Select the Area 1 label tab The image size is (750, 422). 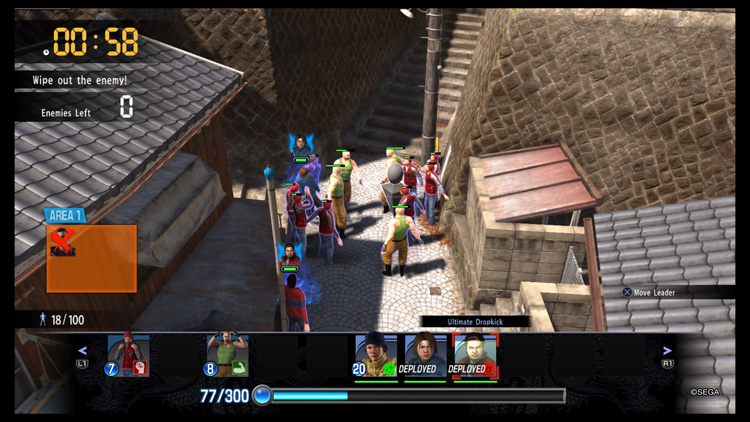coord(65,215)
